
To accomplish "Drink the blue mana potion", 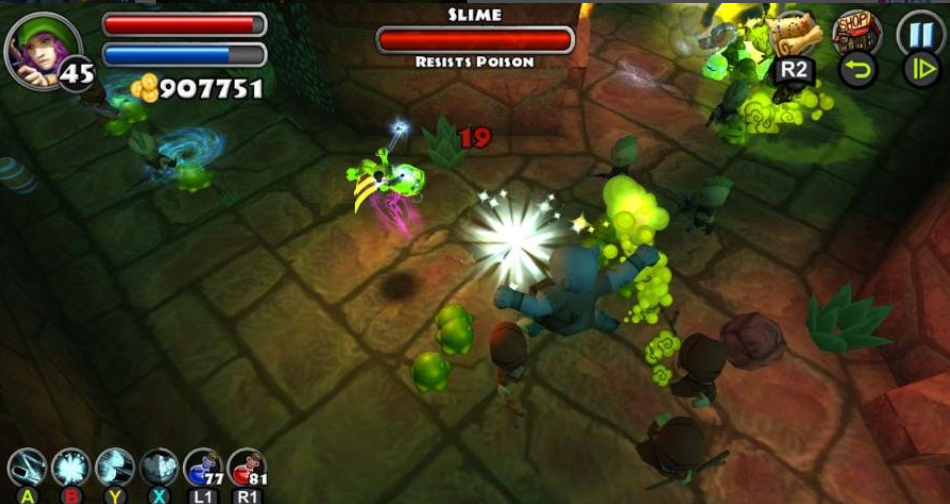I will (203, 468).
